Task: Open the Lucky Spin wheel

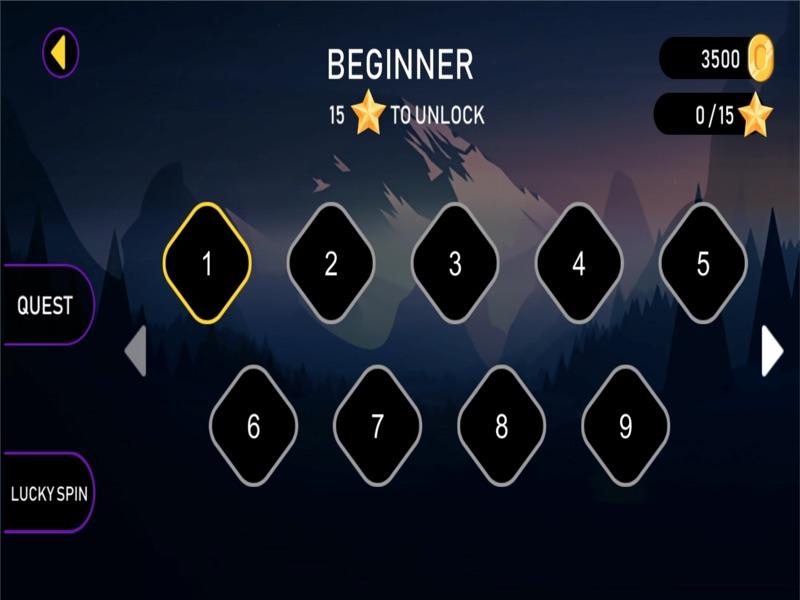Action: pos(48,493)
